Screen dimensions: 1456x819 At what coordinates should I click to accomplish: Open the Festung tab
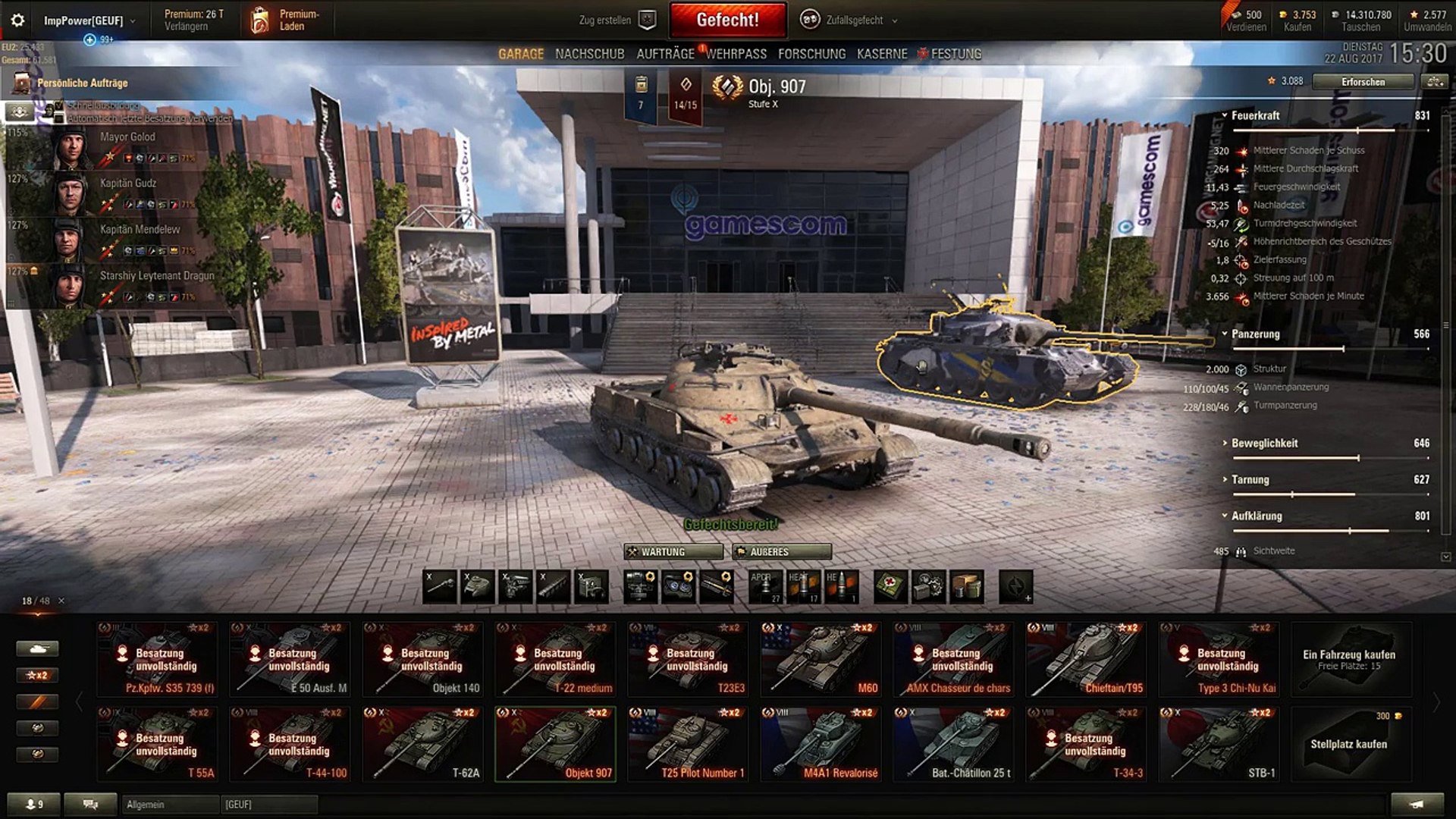coord(955,54)
